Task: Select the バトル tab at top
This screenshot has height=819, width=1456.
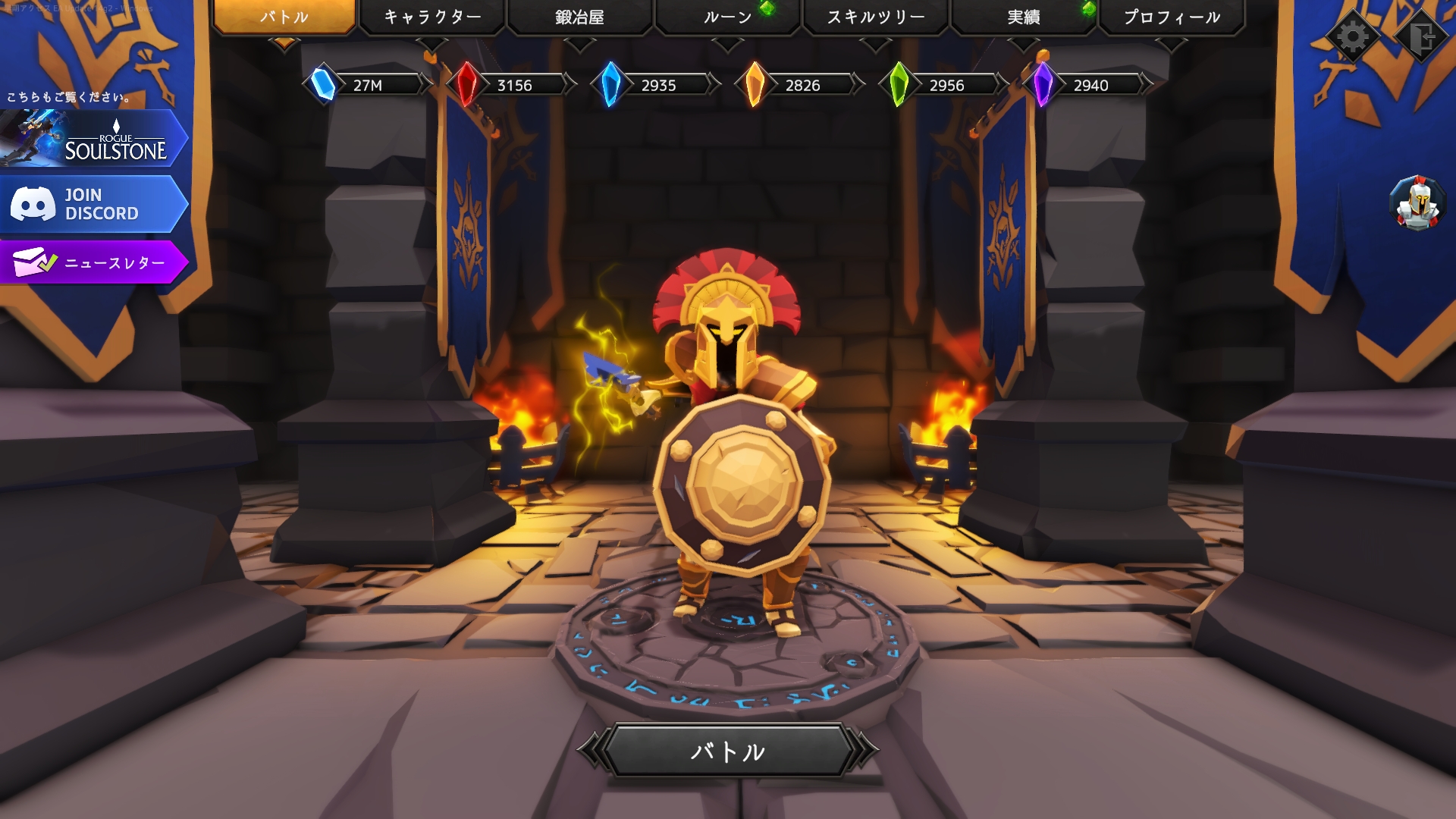Action: (284, 17)
